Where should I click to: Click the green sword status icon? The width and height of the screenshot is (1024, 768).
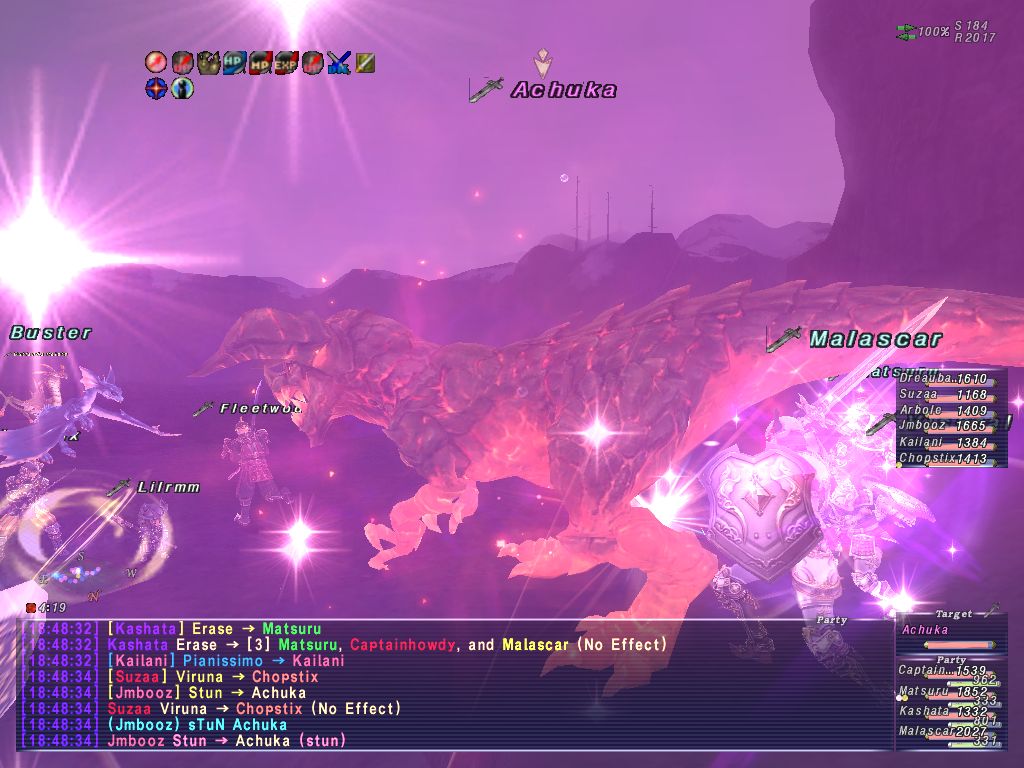point(365,63)
